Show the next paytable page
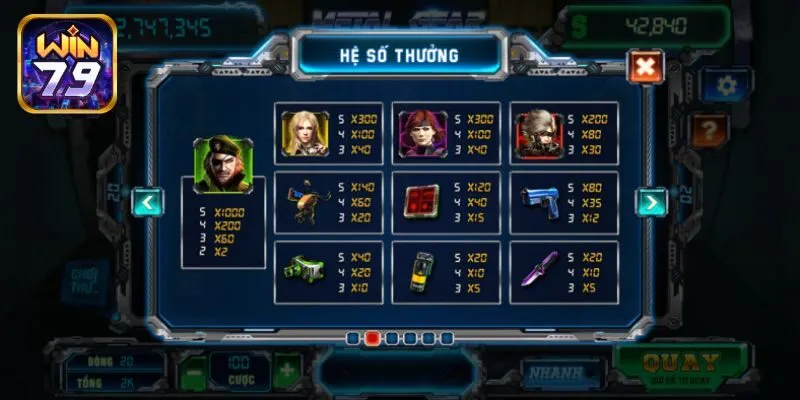This screenshot has height=400, width=800. pos(651,203)
